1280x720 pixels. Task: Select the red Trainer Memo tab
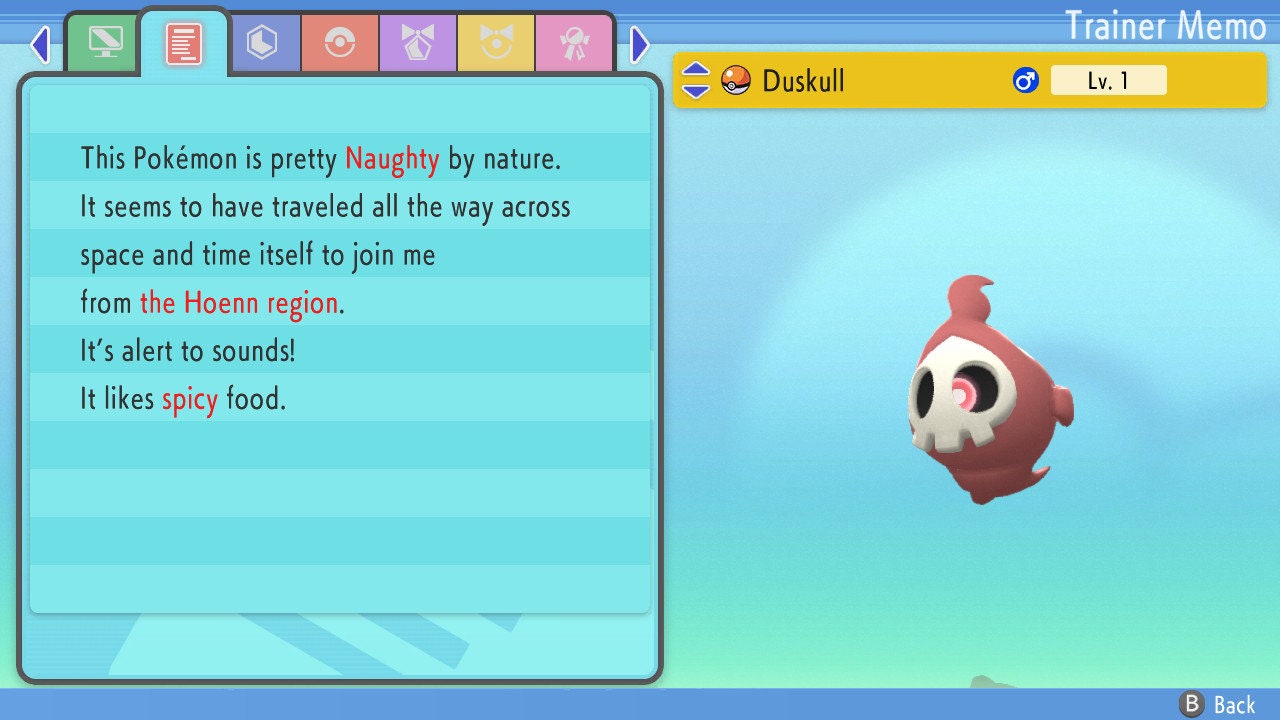(184, 43)
